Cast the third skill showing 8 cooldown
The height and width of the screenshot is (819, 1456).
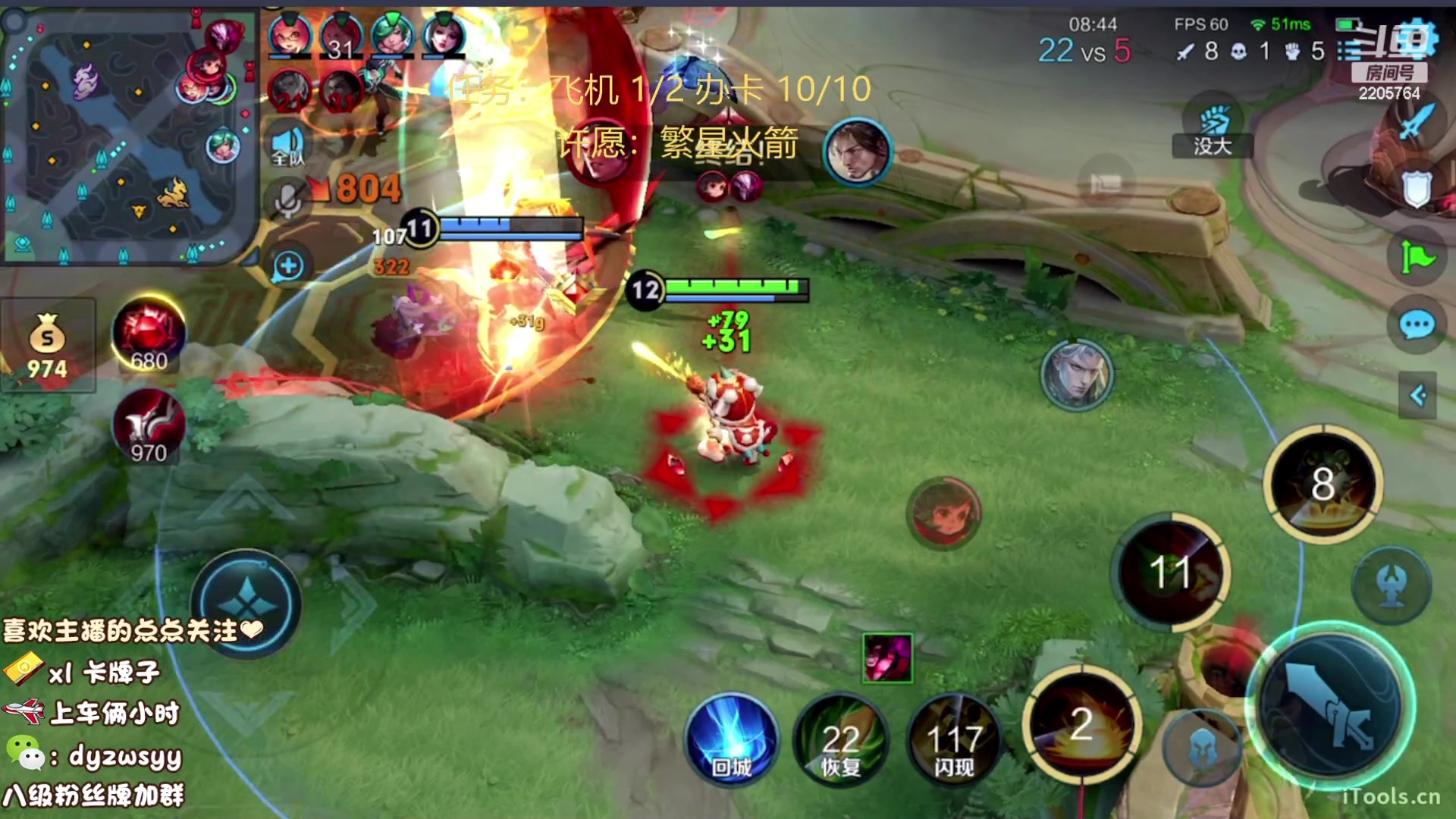coord(1323,484)
